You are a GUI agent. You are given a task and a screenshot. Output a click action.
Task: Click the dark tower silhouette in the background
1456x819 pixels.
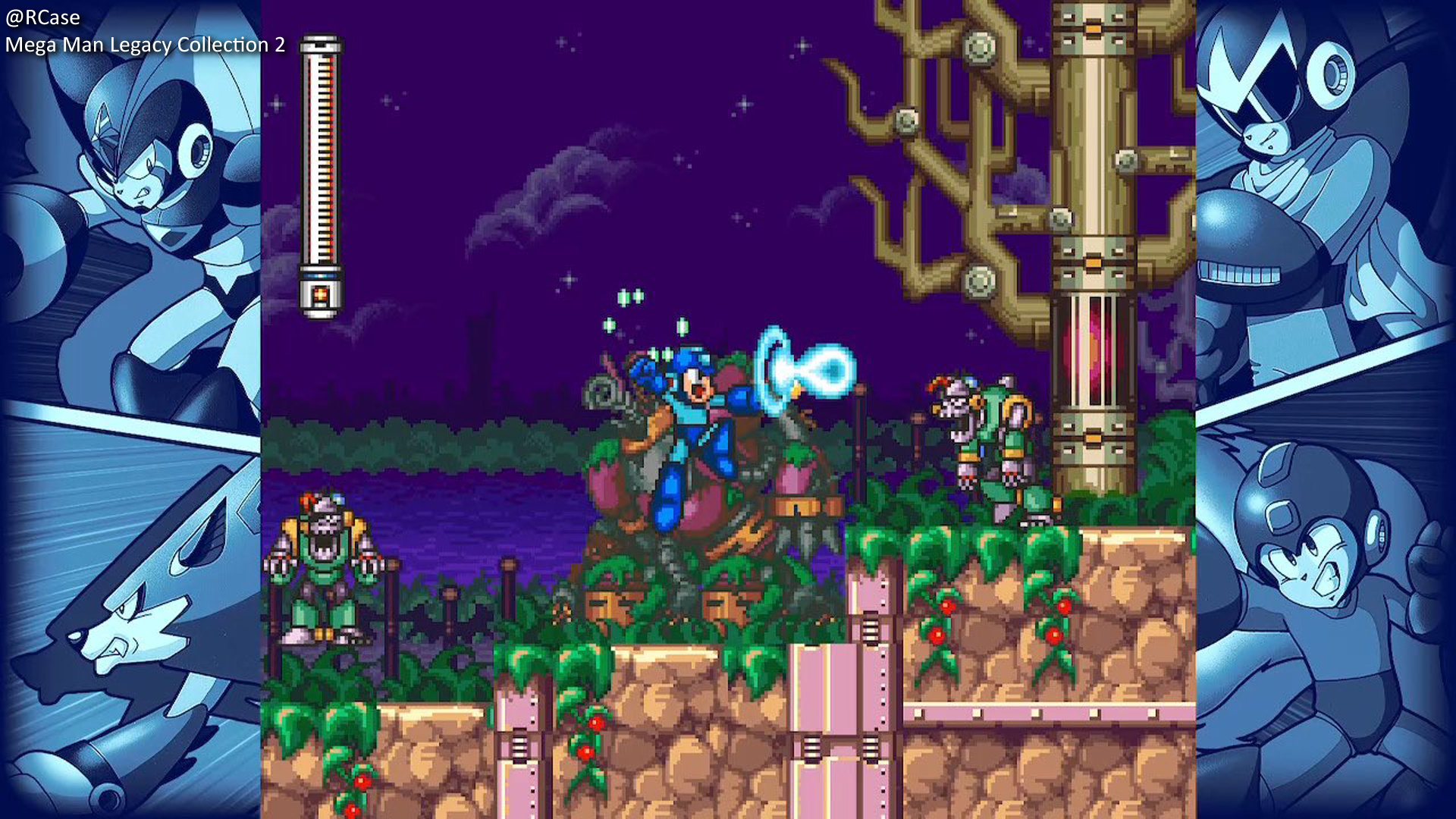click(478, 356)
